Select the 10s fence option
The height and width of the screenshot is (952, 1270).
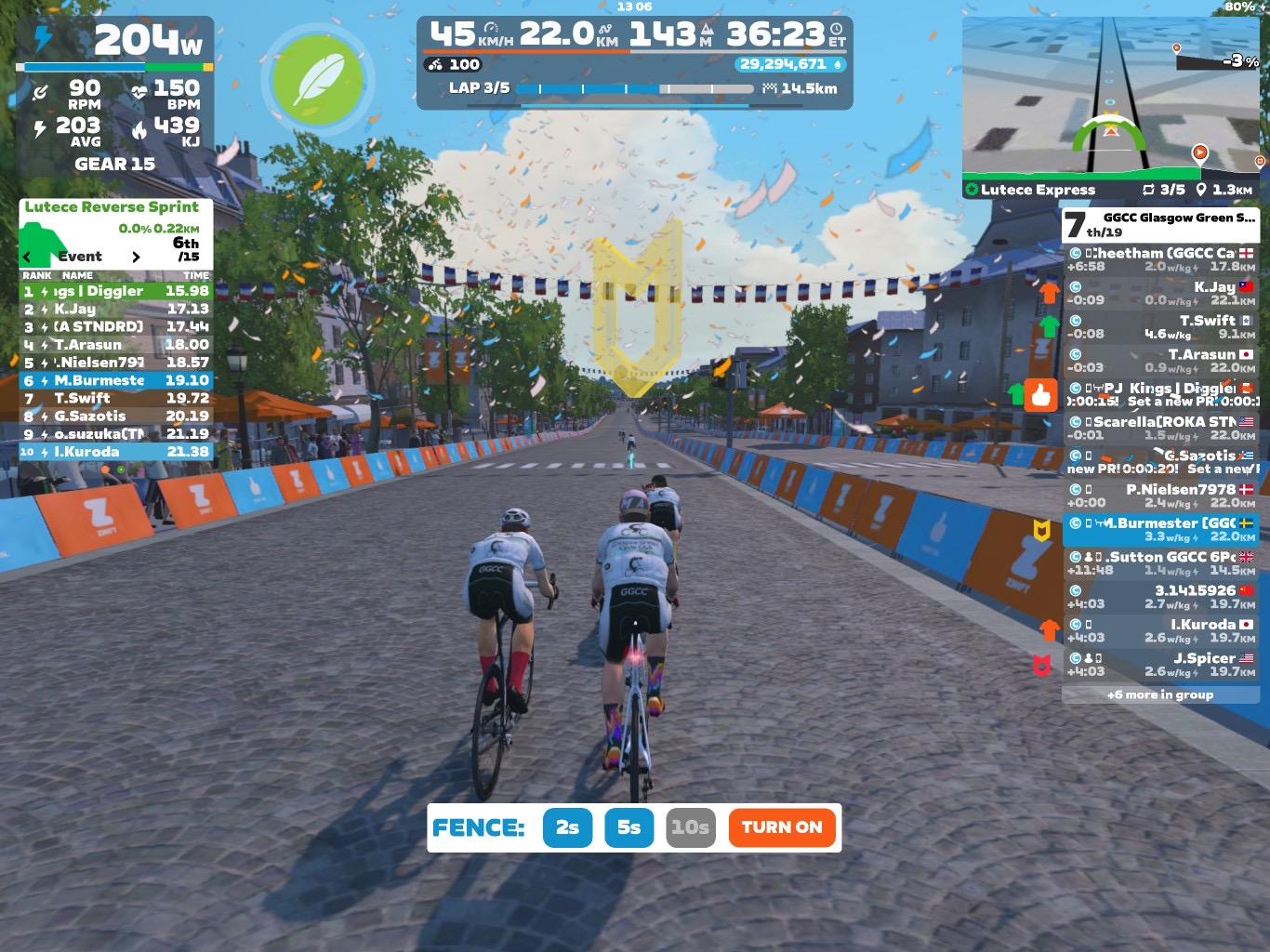[x=690, y=827]
